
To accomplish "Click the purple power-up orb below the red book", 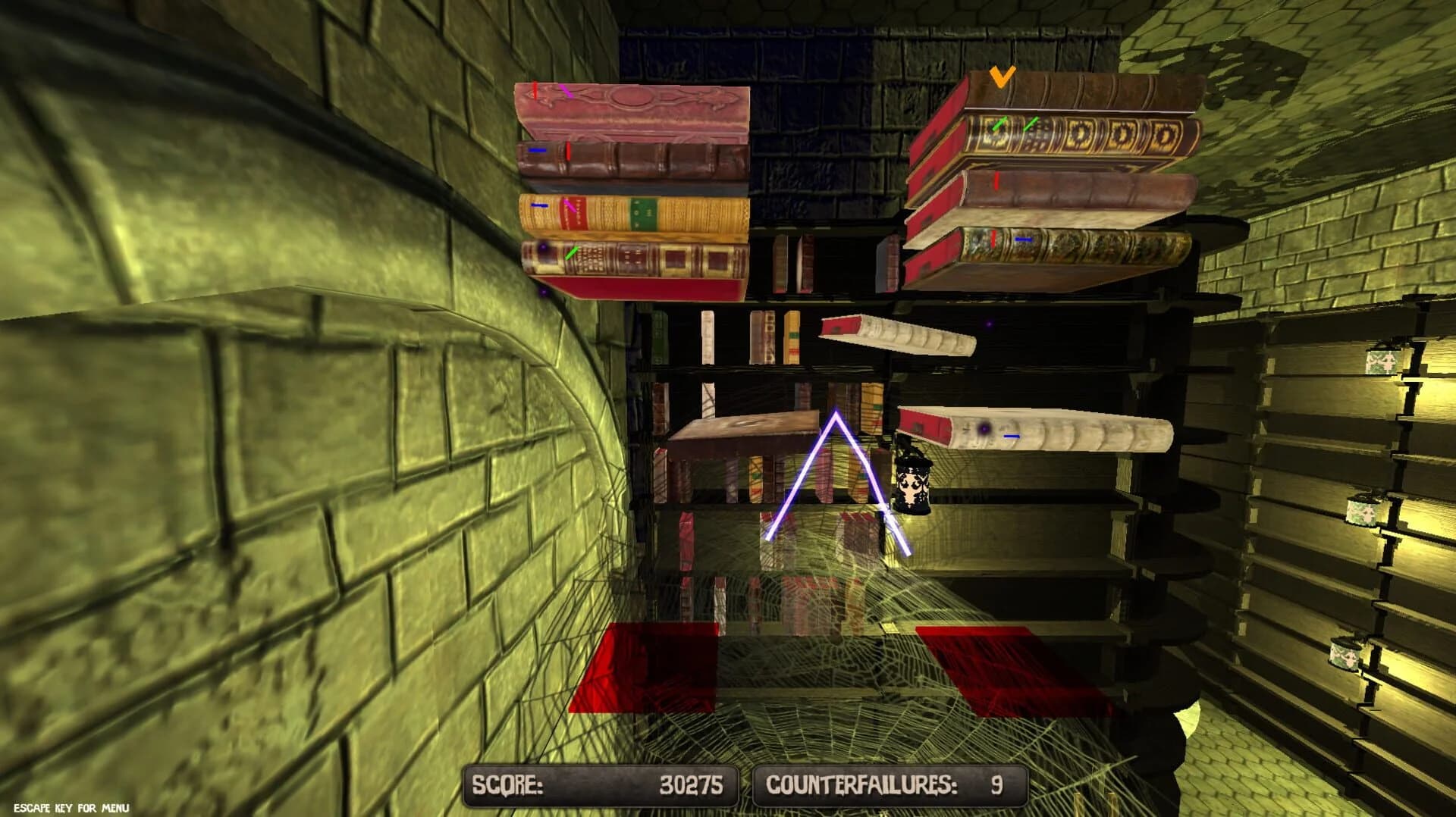I will (543, 293).
